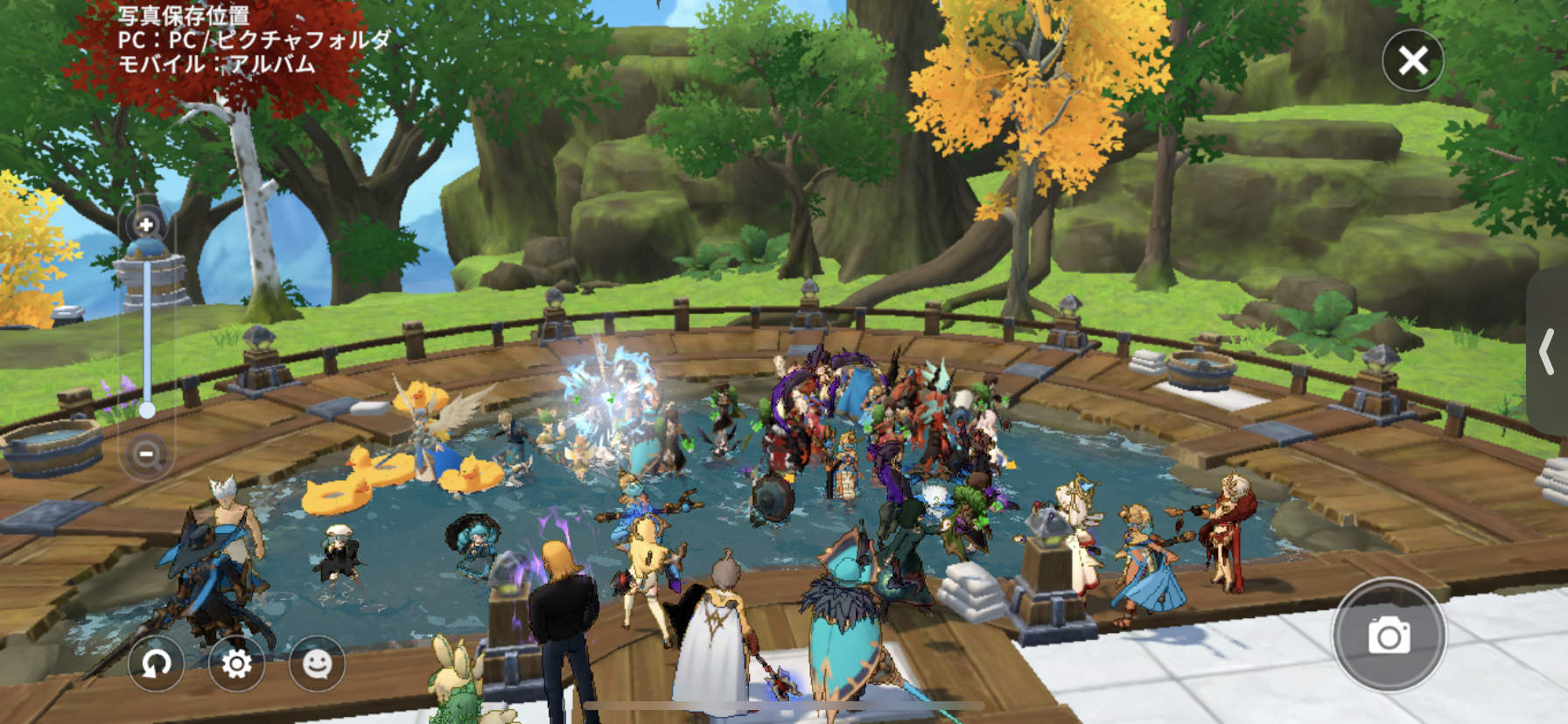Take a photo with the camera button
This screenshot has width=1568, height=724.
click(x=1389, y=635)
